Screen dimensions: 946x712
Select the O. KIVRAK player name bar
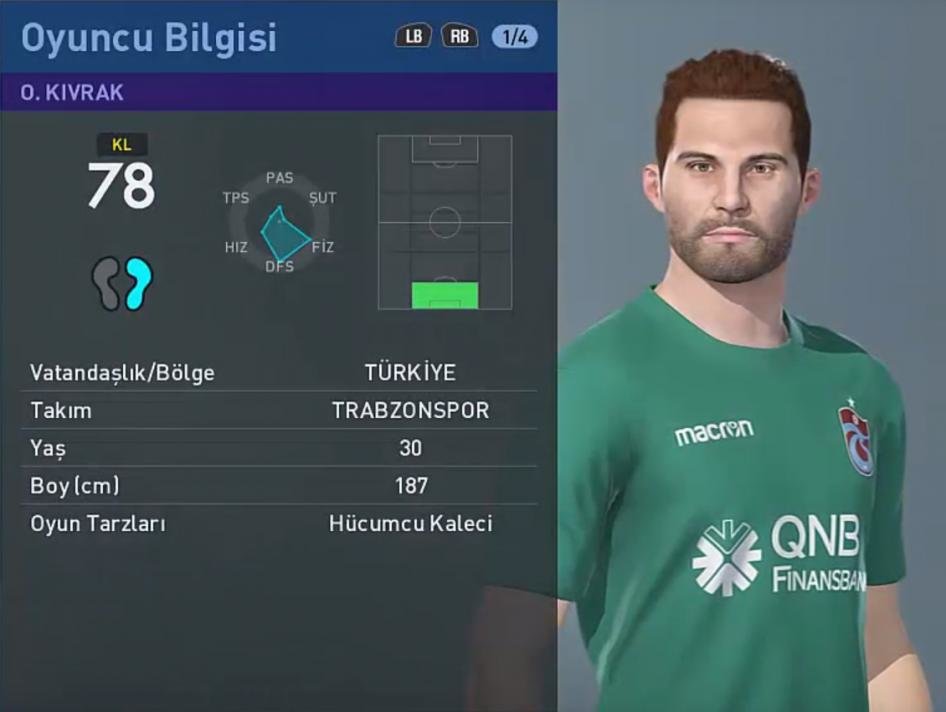click(278, 92)
